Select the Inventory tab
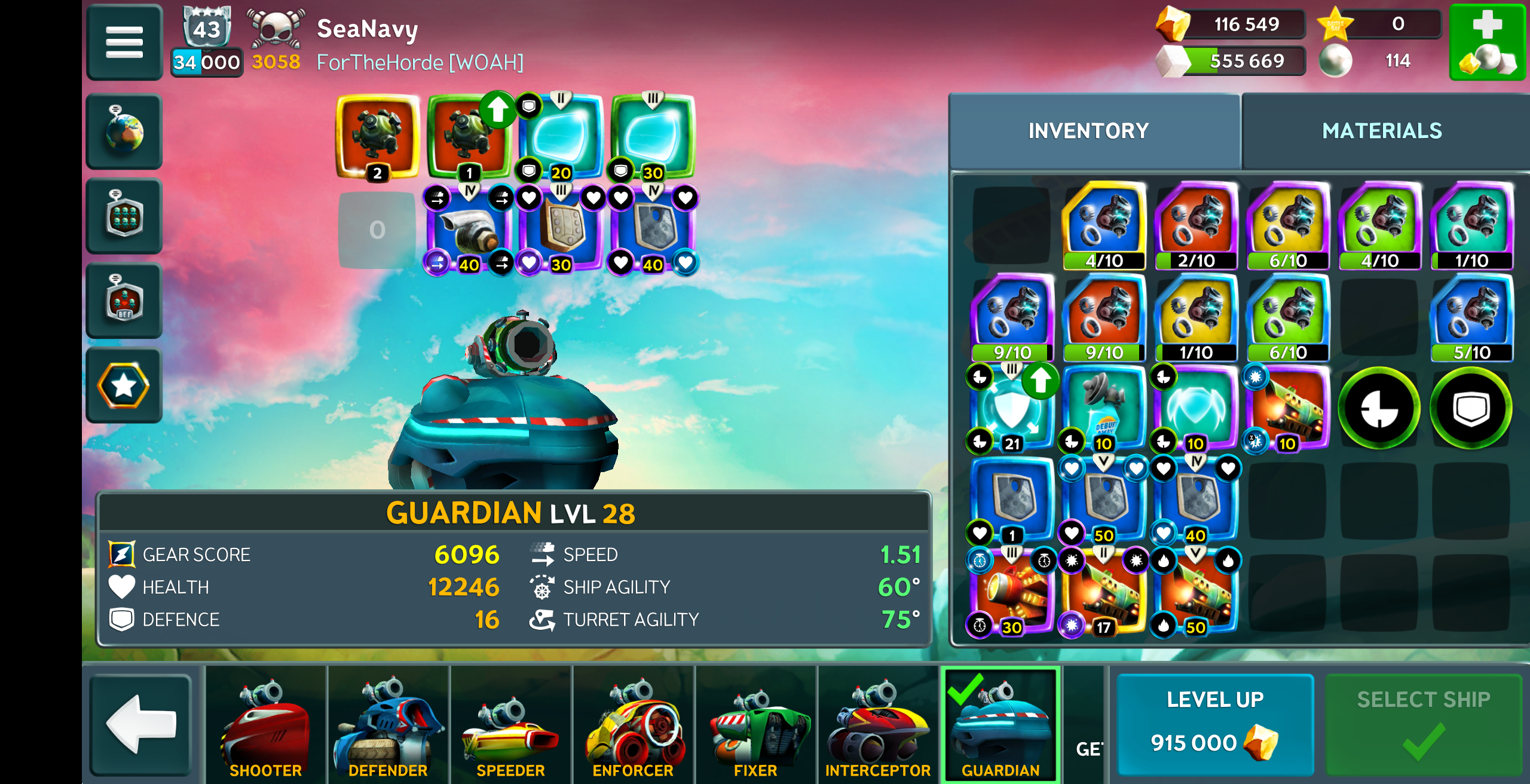 click(1088, 131)
